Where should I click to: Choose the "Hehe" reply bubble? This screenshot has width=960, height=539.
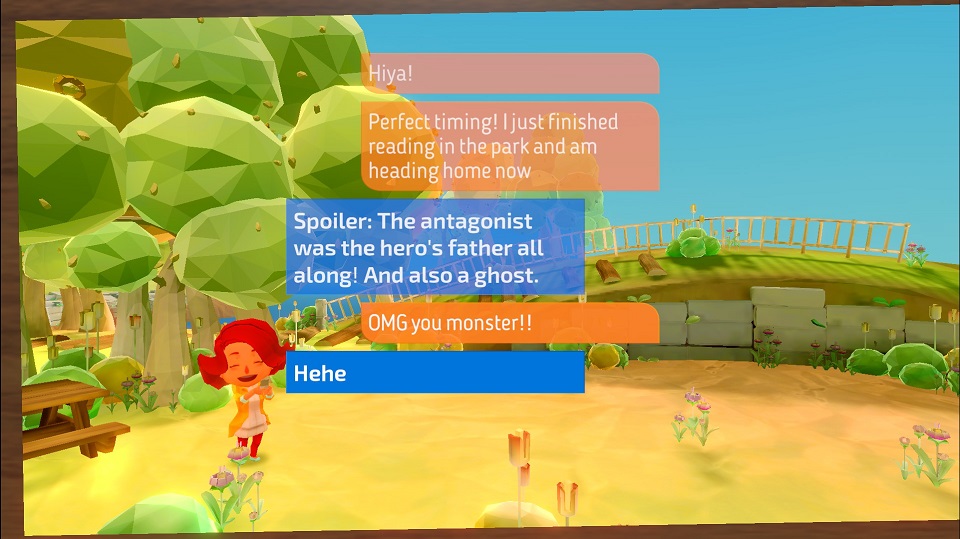[435, 373]
